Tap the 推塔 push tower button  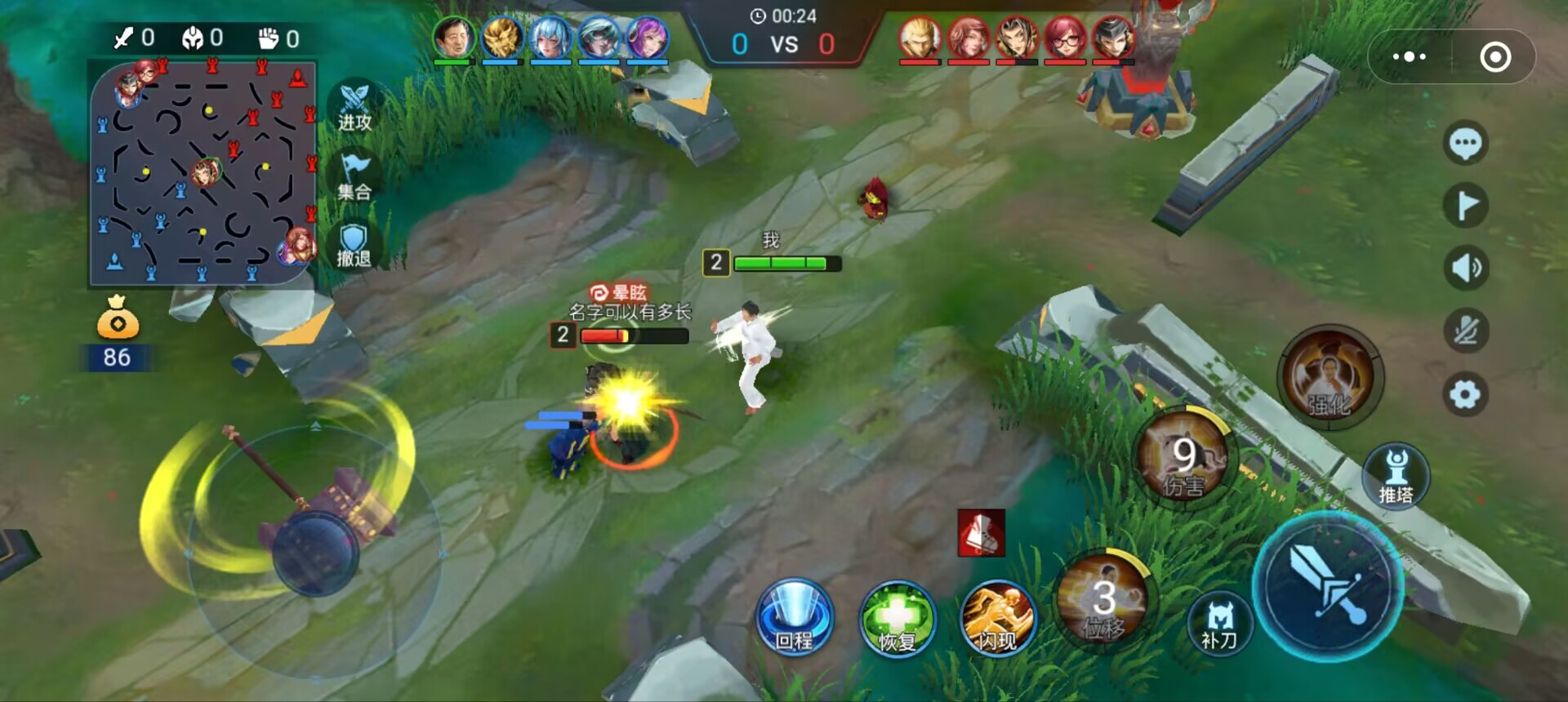point(1396,478)
